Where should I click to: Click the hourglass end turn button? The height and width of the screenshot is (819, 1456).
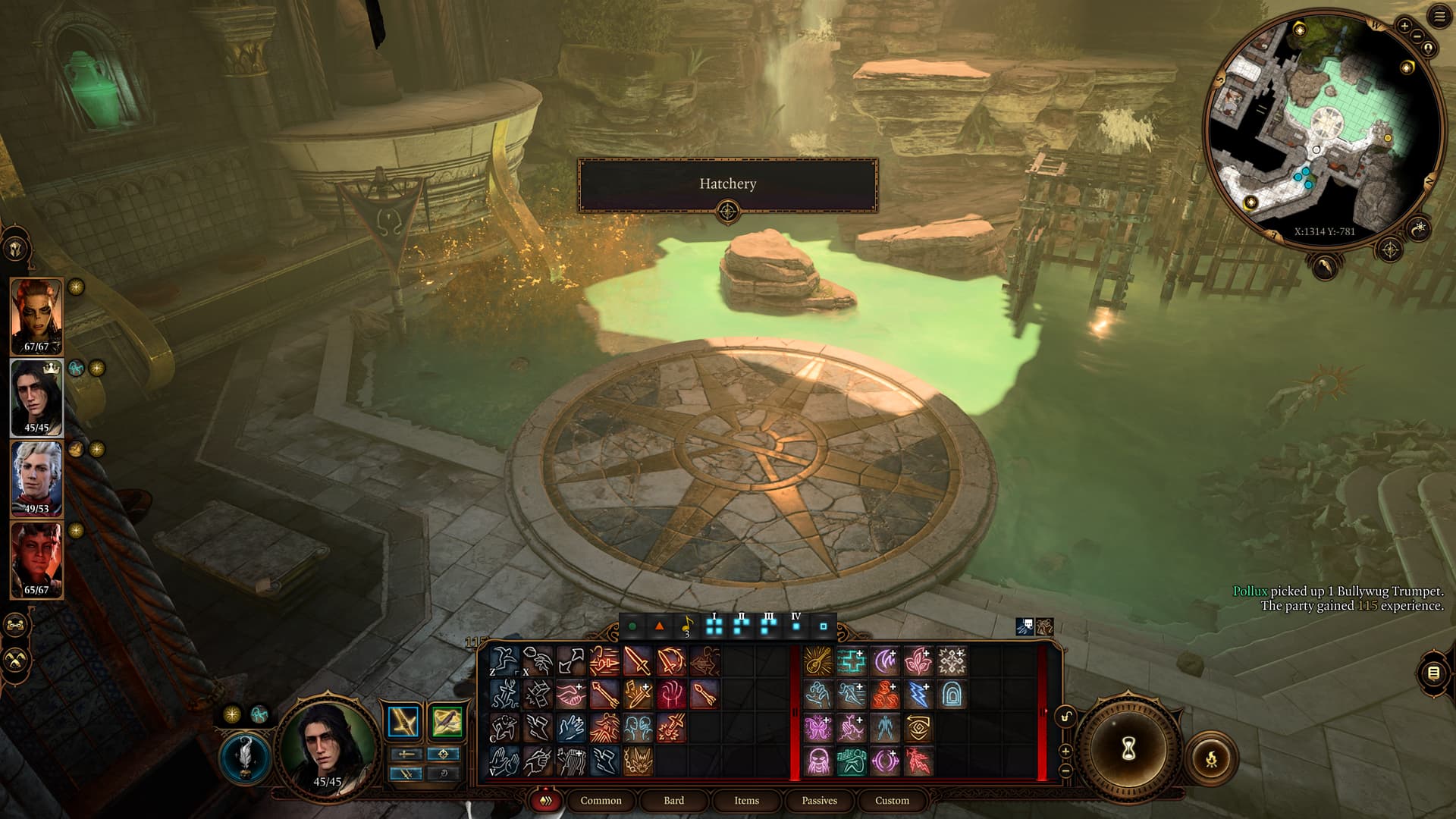click(x=1128, y=749)
